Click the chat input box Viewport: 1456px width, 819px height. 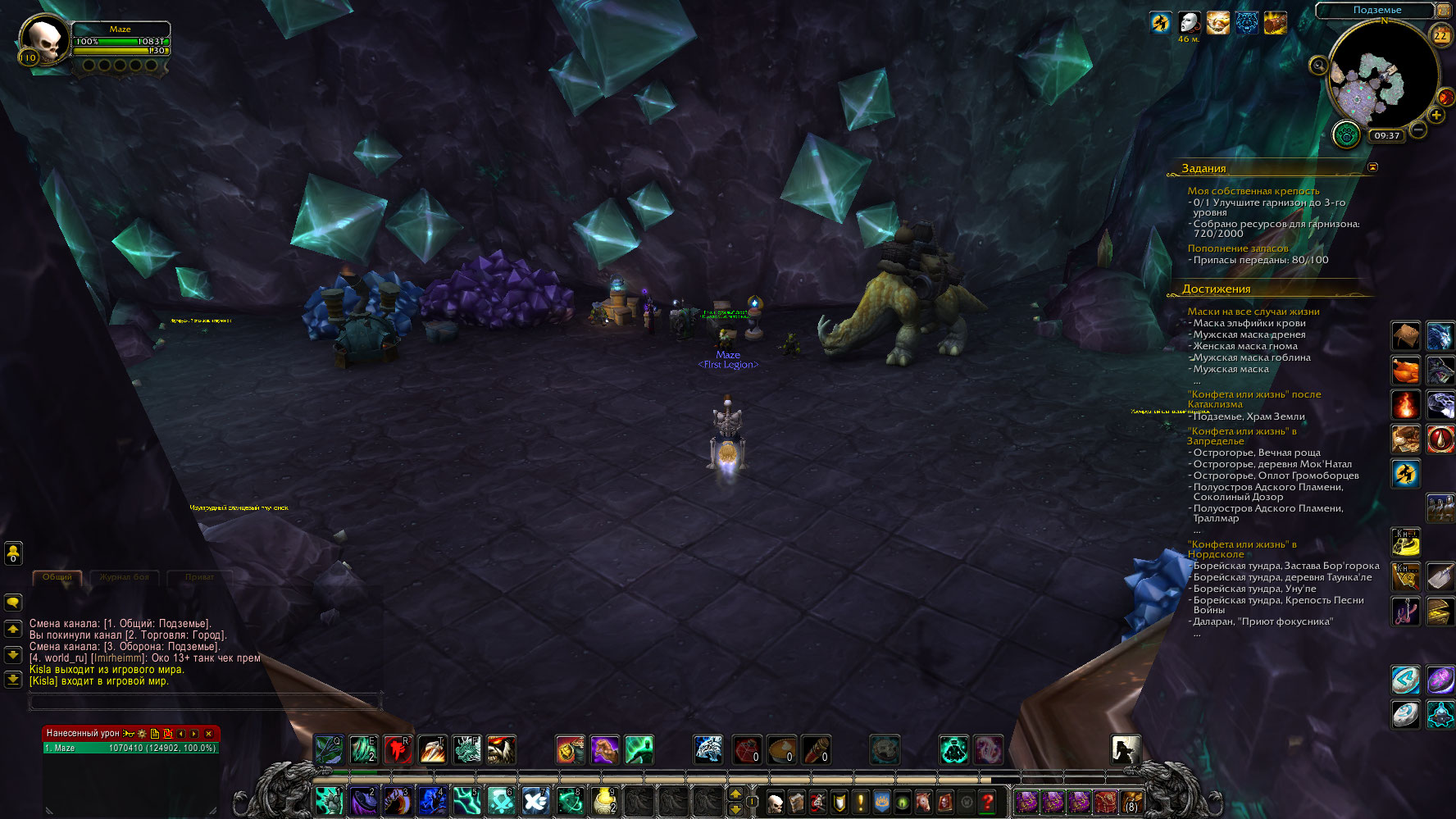click(x=205, y=701)
